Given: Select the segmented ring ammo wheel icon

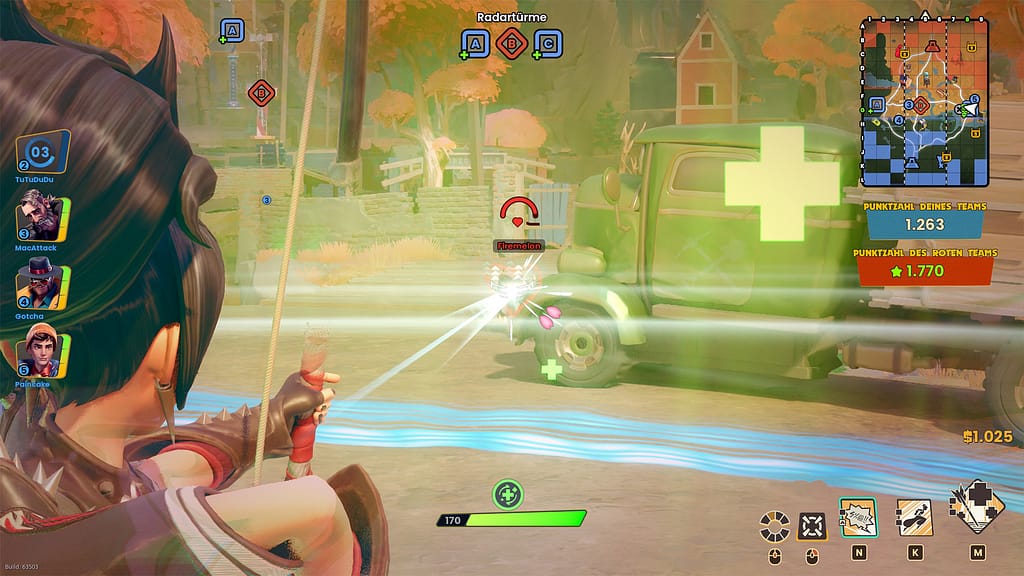Looking at the screenshot, I should tap(774, 524).
